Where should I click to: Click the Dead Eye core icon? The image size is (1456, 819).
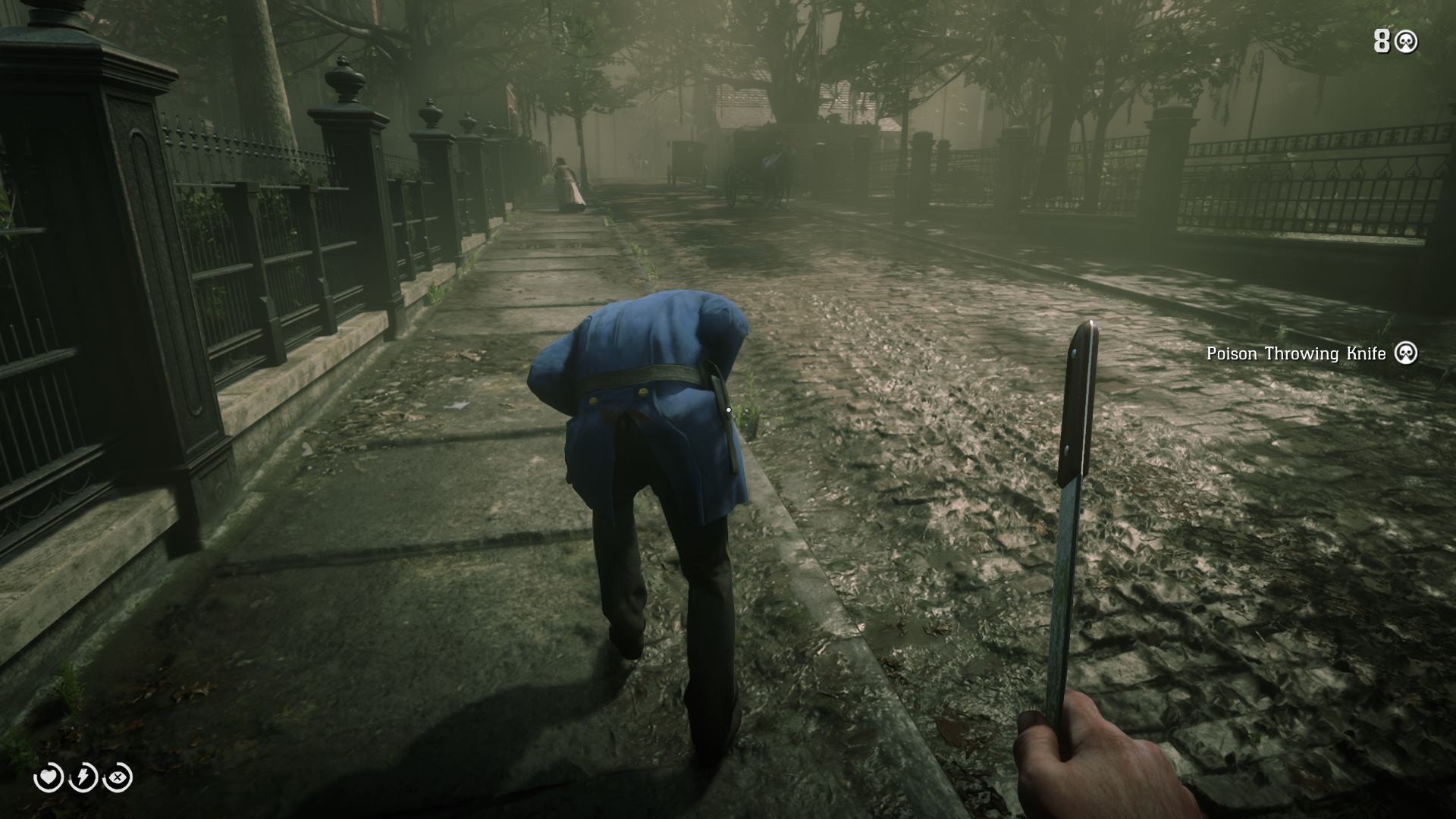point(118,777)
